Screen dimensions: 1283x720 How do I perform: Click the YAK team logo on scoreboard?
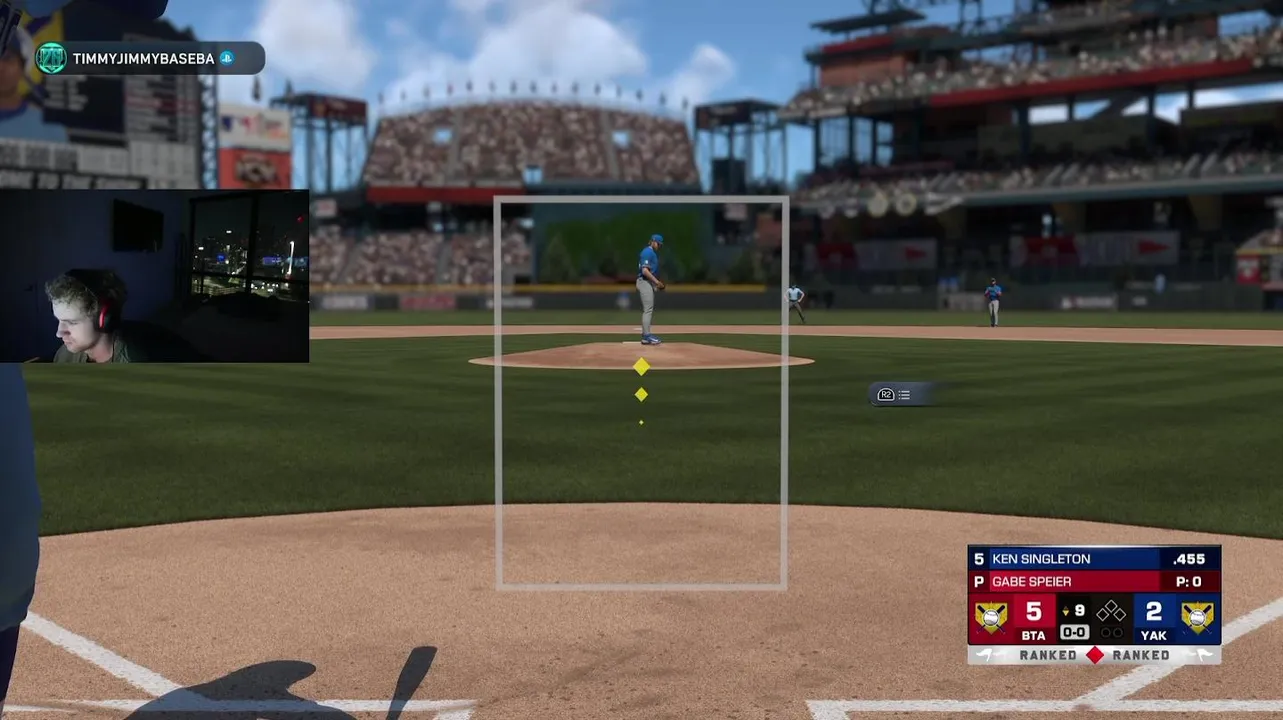[1197, 618]
